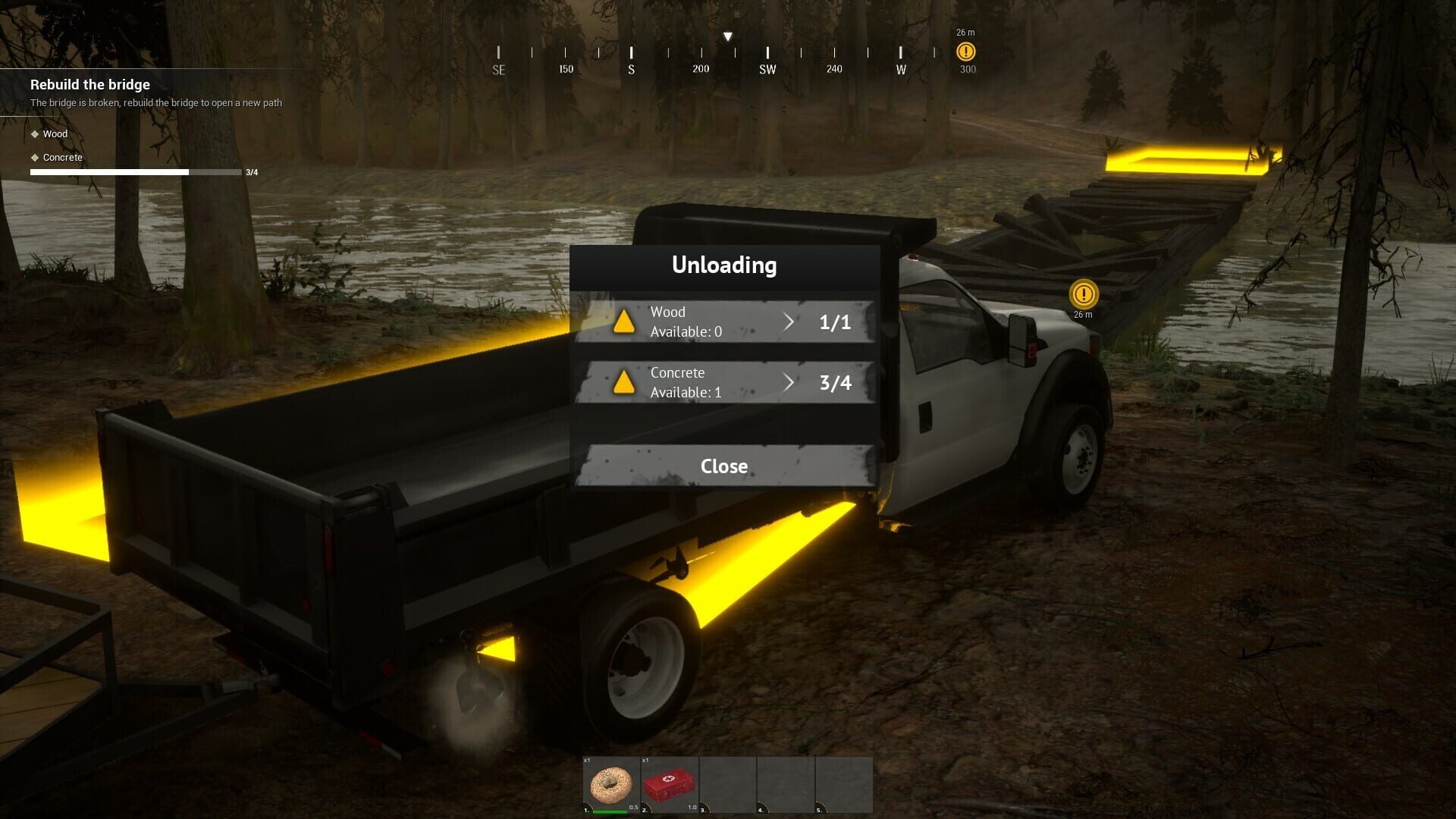The height and width of the screenshot is (819, 1456).
Task: Open the Unloading panel title
Action: click(x=724, y=265)
